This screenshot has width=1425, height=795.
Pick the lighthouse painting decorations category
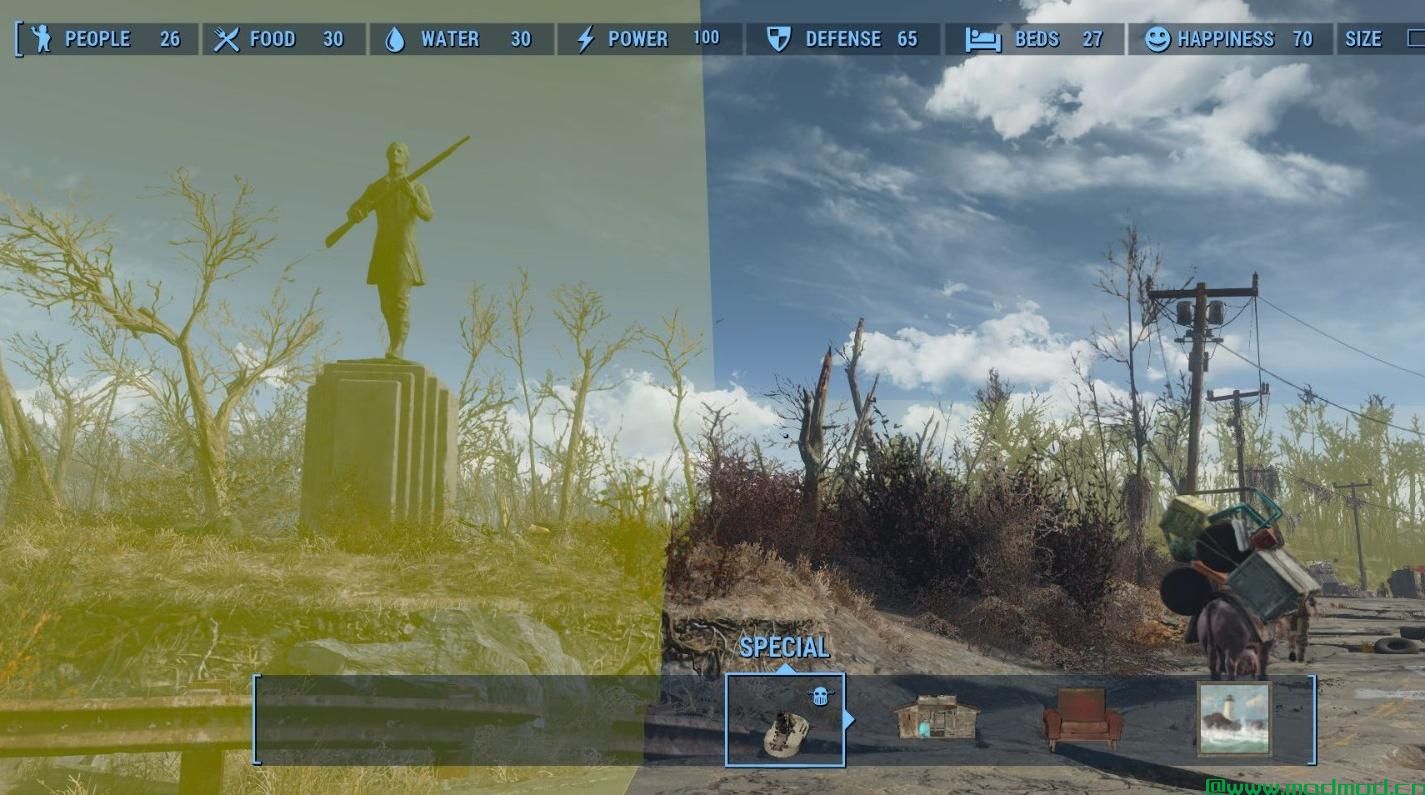pos(1234,718)
